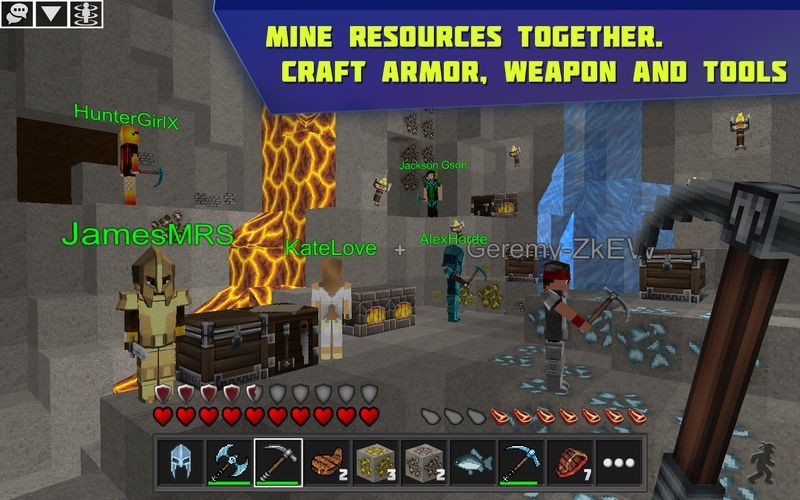Select the gold ore block slot

coord(376,462)
